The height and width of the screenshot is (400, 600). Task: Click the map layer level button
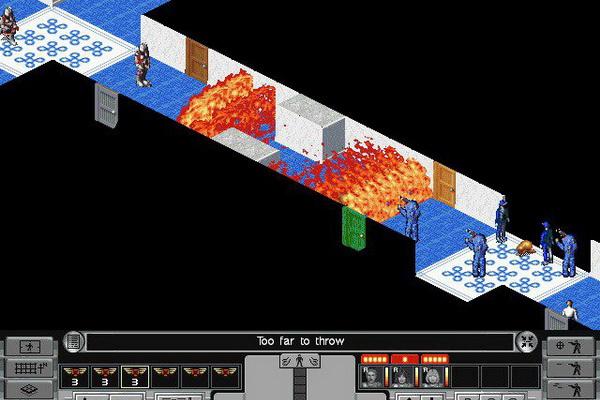(29, 388)
